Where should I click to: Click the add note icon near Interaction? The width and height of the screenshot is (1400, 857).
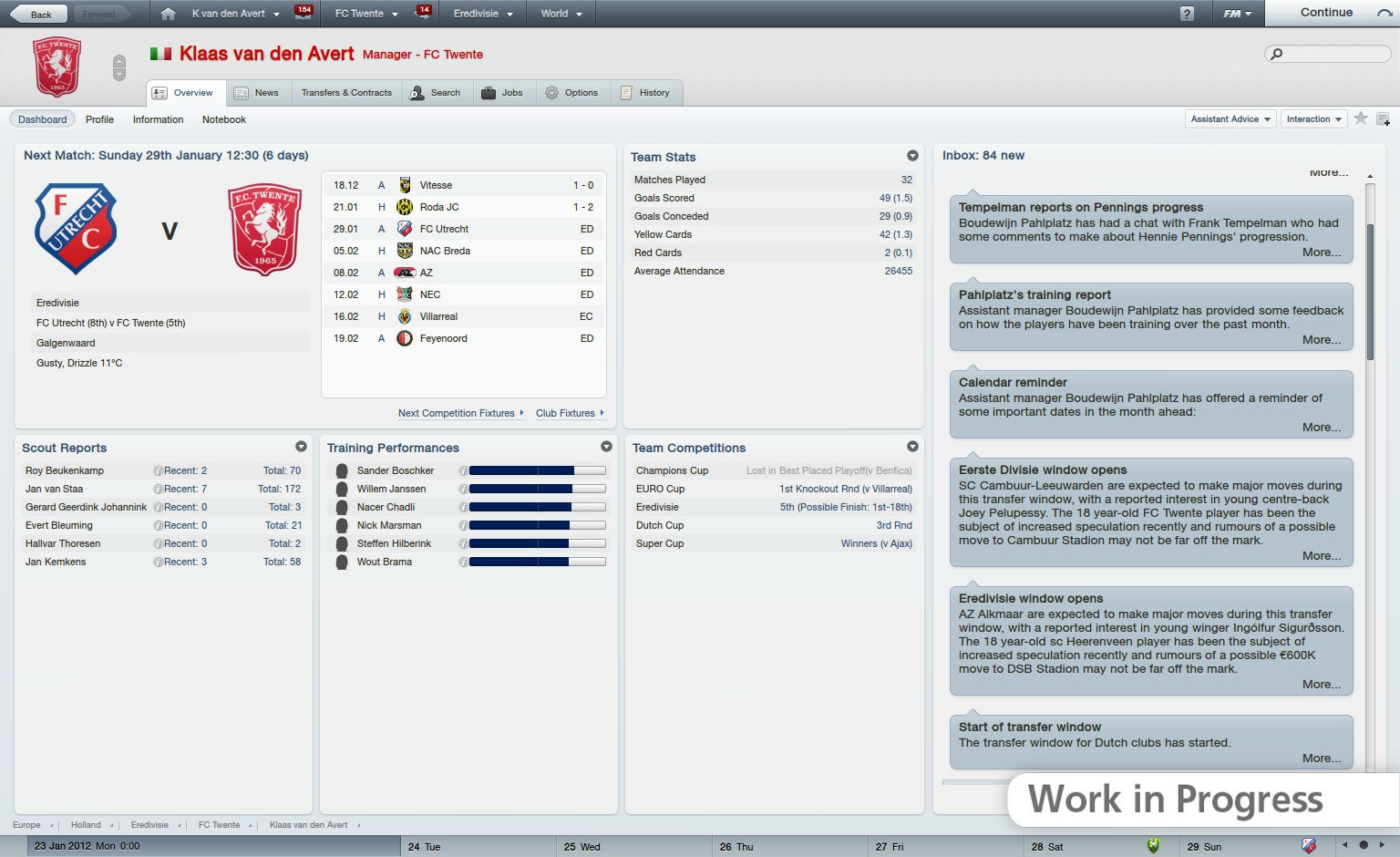(1385, 119)
